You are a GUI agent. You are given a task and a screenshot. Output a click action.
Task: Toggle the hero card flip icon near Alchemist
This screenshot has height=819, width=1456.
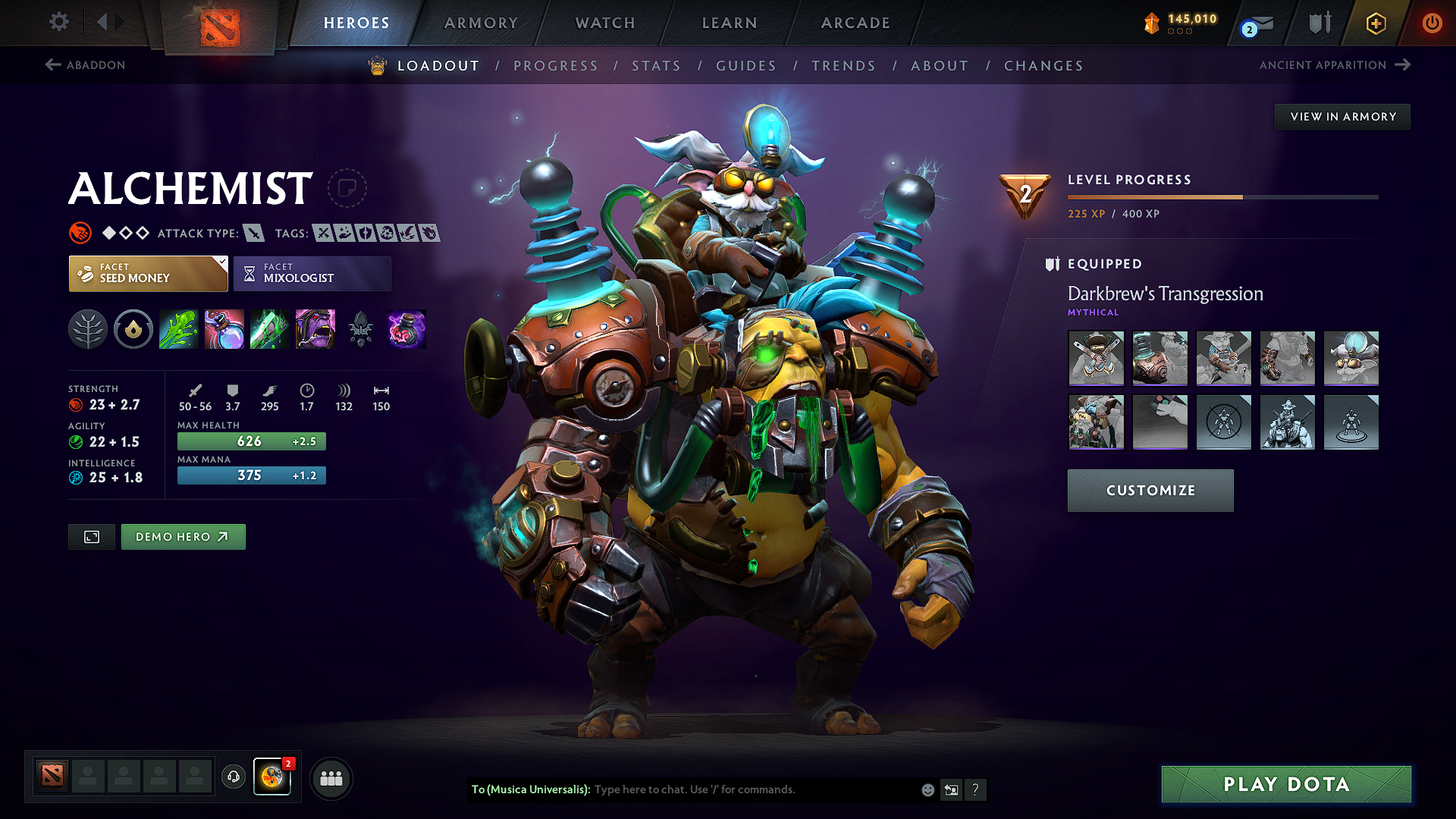[x=347, y=188]
